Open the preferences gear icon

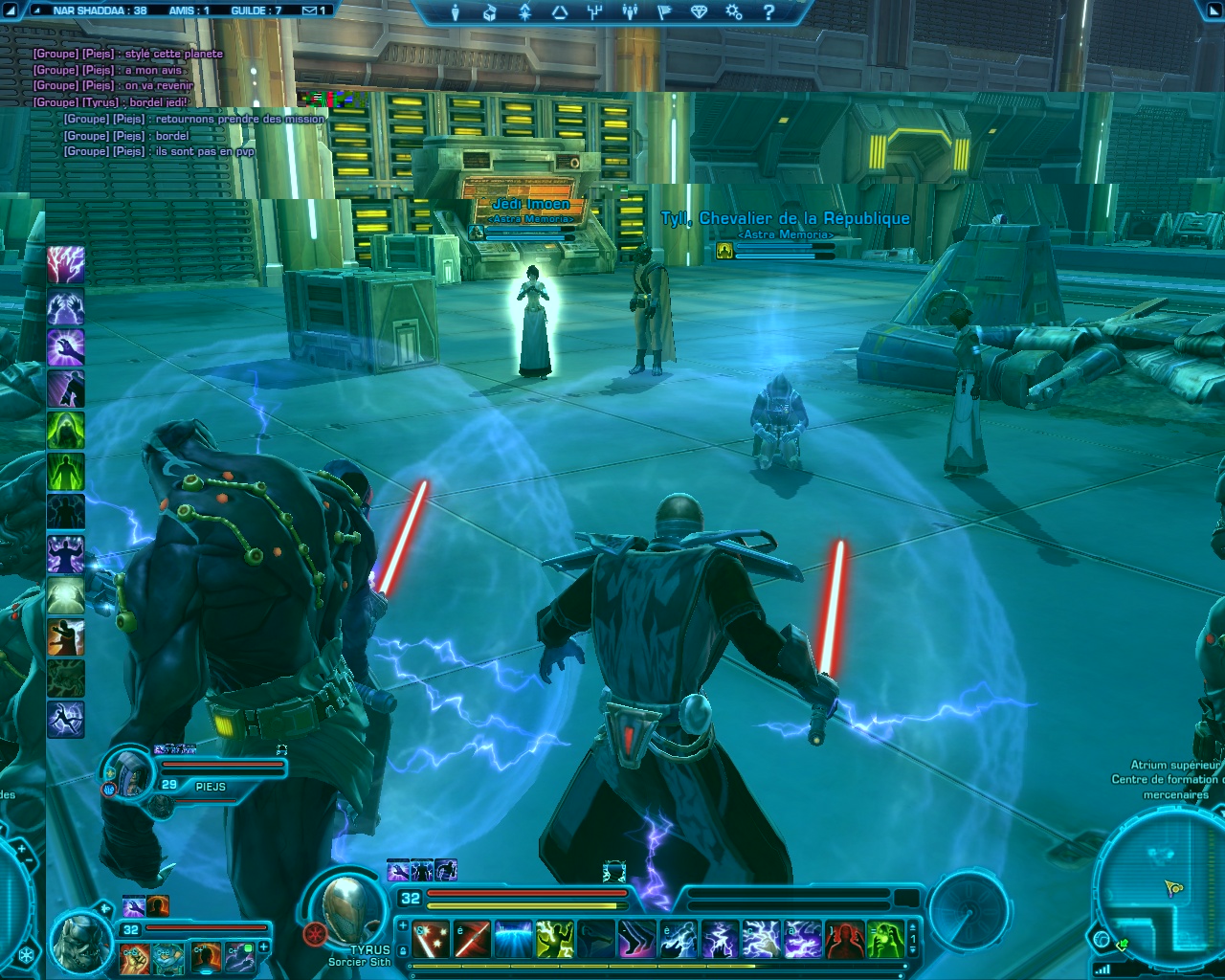click(733, 12)
